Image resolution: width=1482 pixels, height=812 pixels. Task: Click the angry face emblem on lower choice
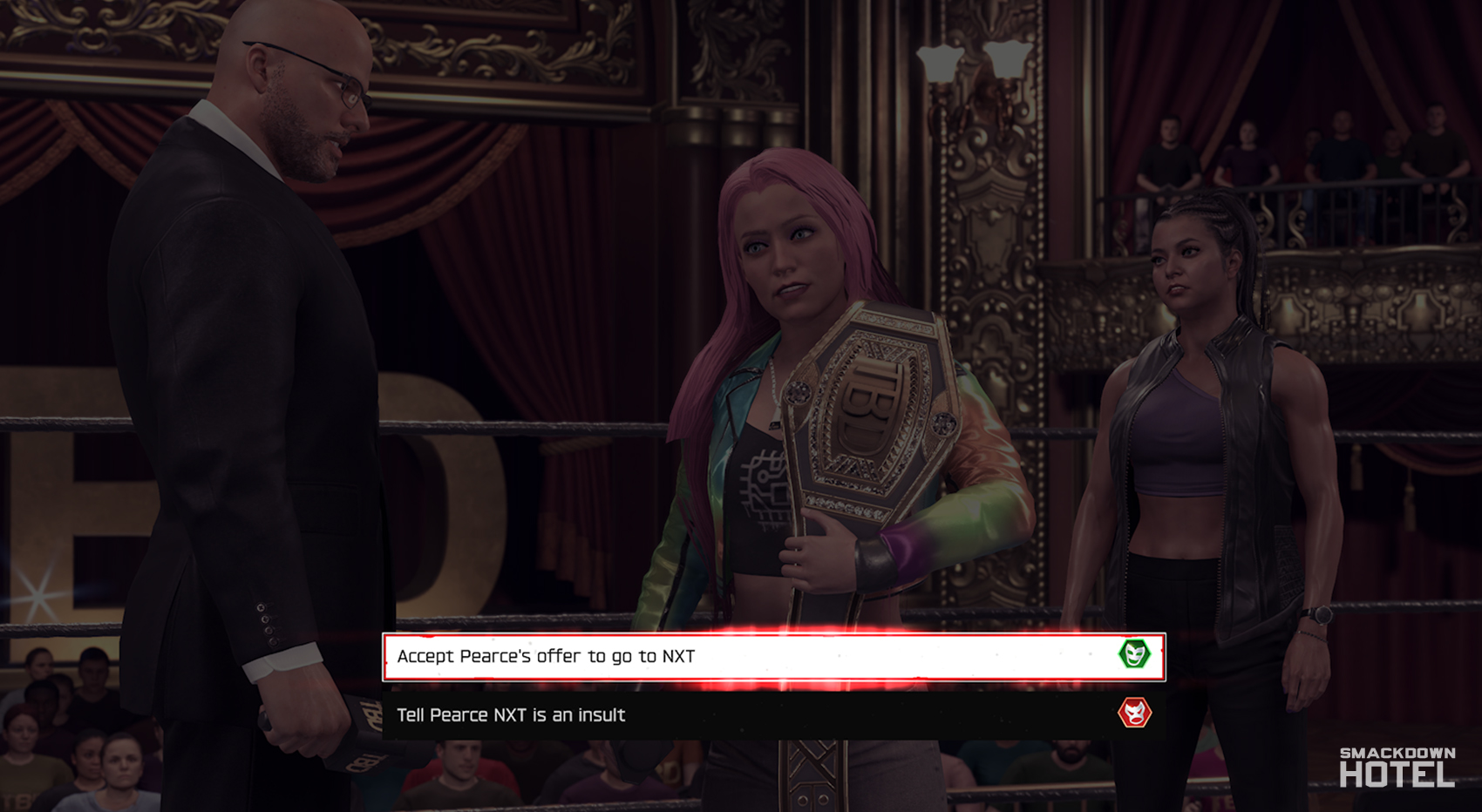tap(1137, 714)
